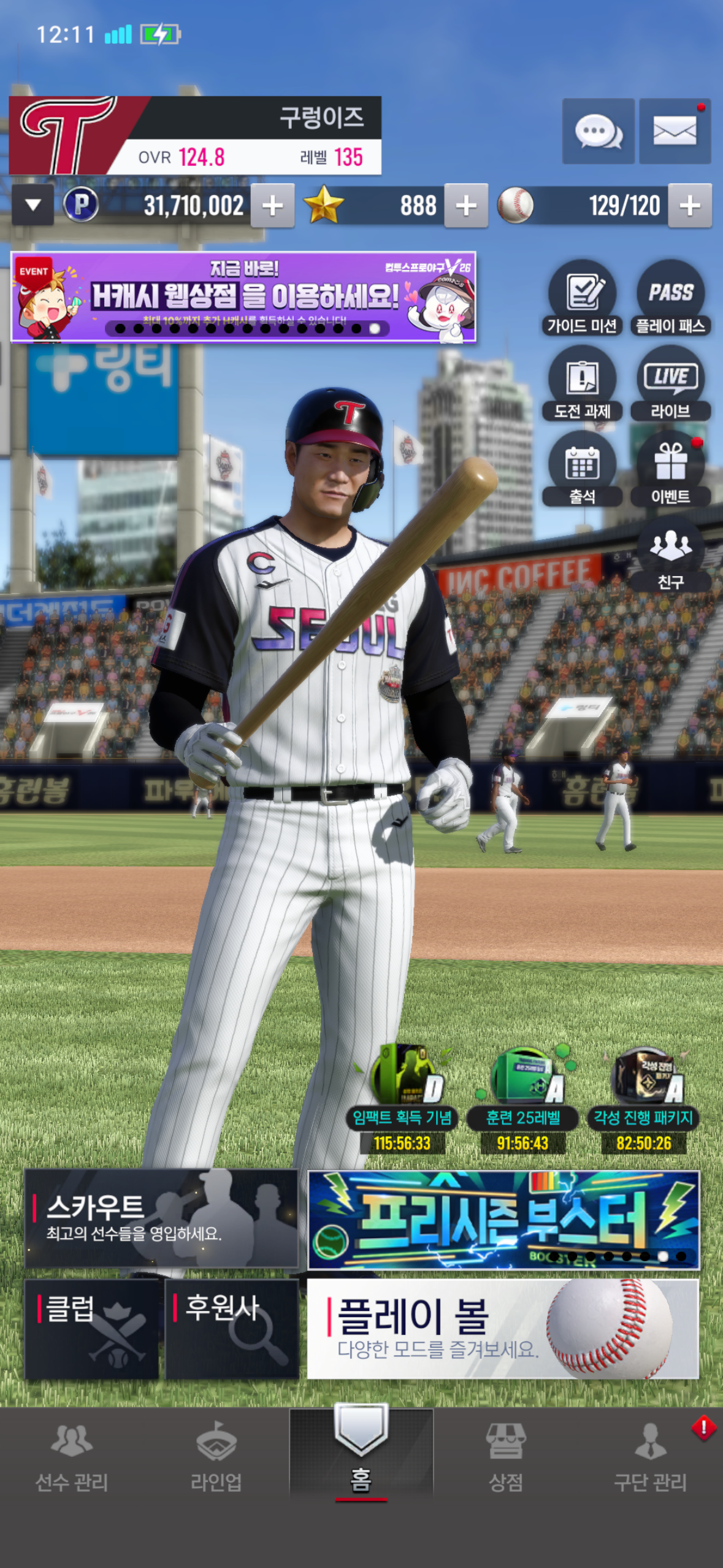Expand the dropdown arrow beside points
Viewport: 723px width, 1568px height.
pyautogui.click(x=33, y=205)
